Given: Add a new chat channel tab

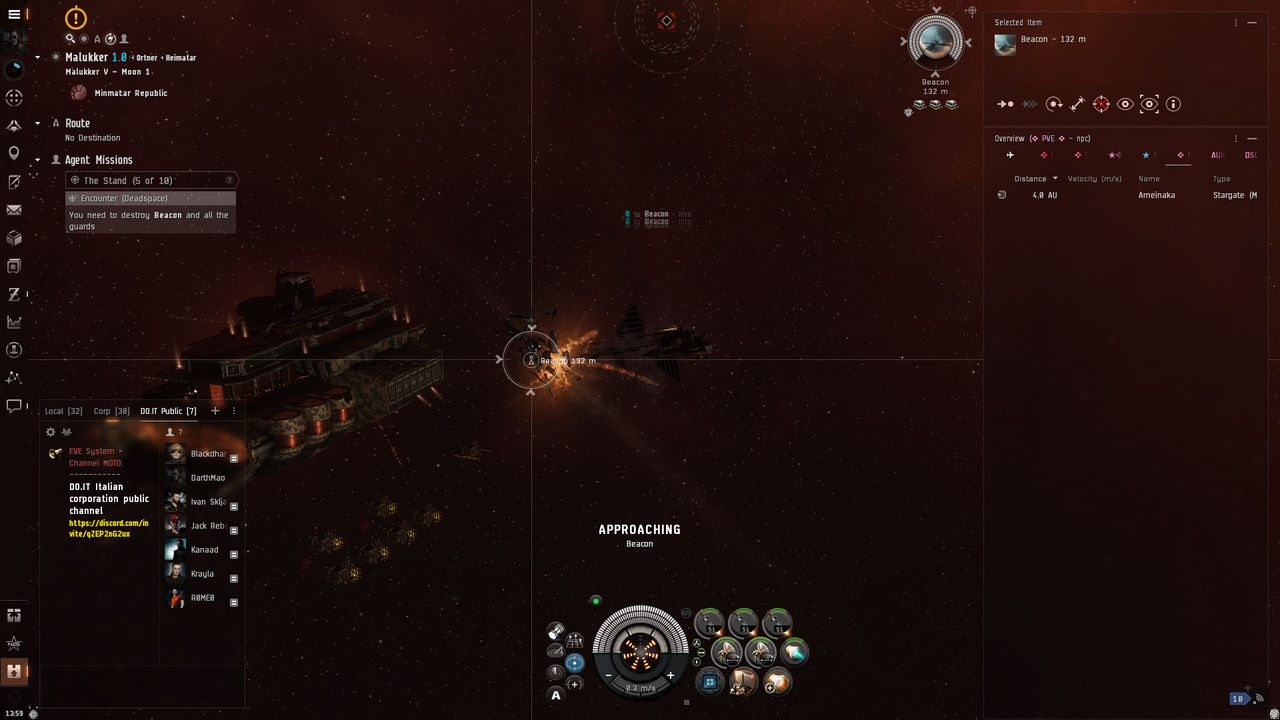Looking at the screenshot, I should click(215, 411).
